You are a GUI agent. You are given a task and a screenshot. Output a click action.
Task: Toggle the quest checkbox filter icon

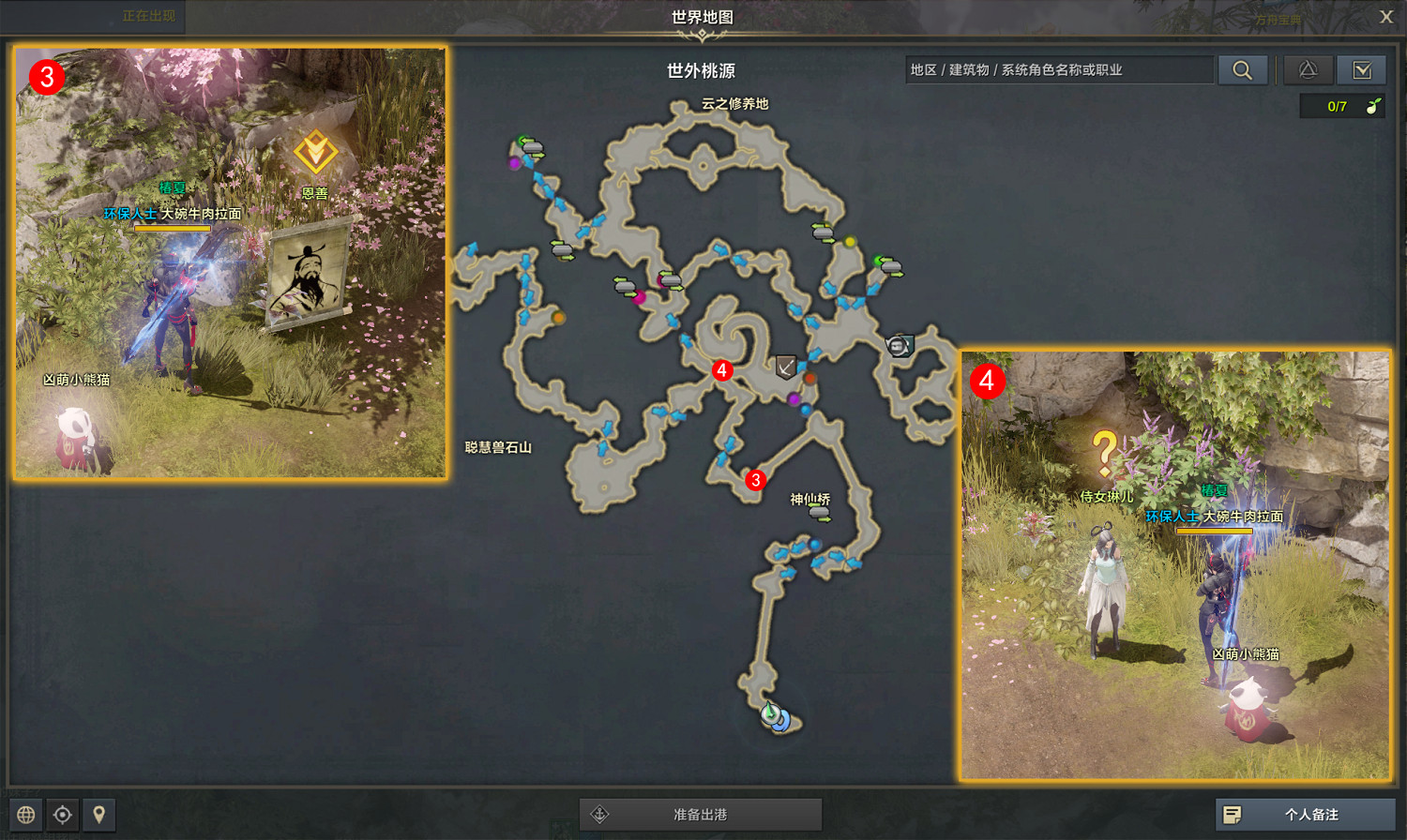pos(1364,69)
